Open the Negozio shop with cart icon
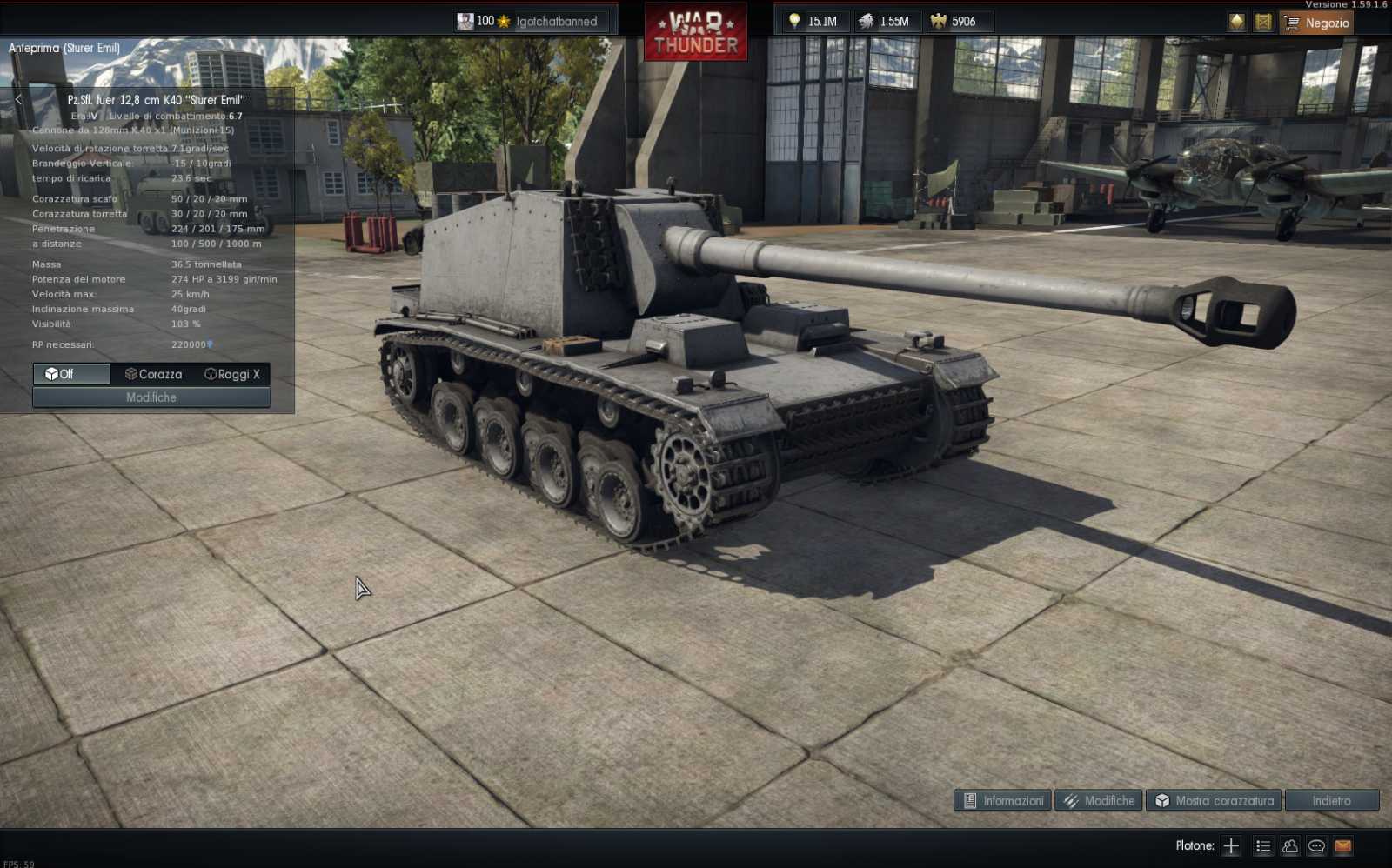This screenshot has height=868, width=1392. [1315, 23]
